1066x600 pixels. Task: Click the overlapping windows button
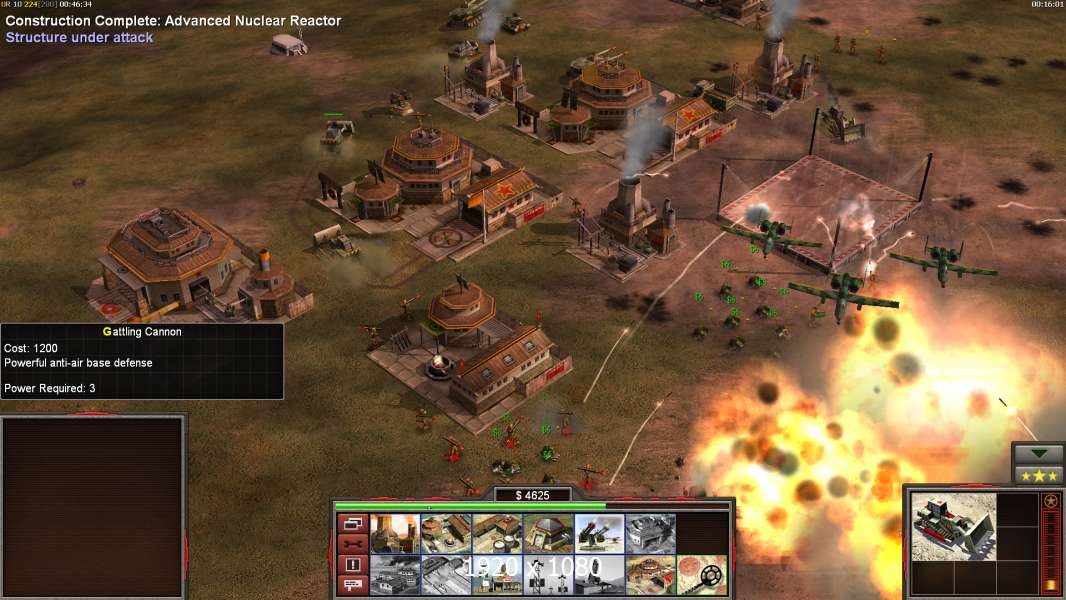(352, 523)
